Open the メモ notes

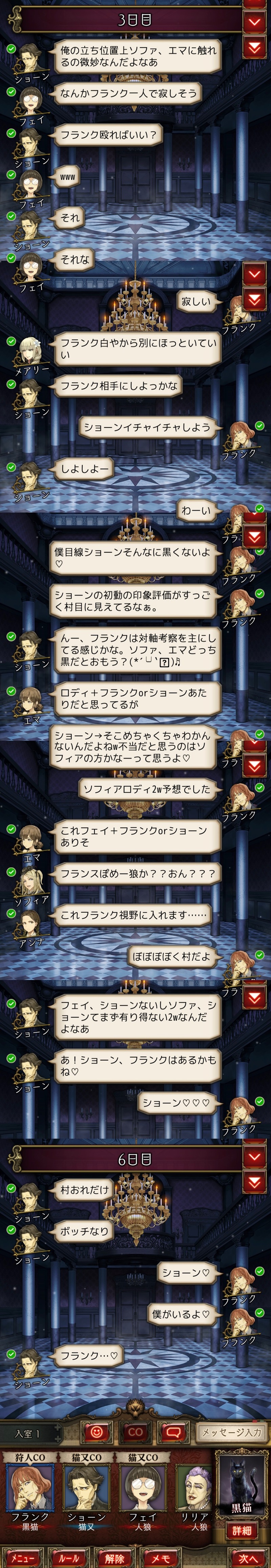point(161,1557)
